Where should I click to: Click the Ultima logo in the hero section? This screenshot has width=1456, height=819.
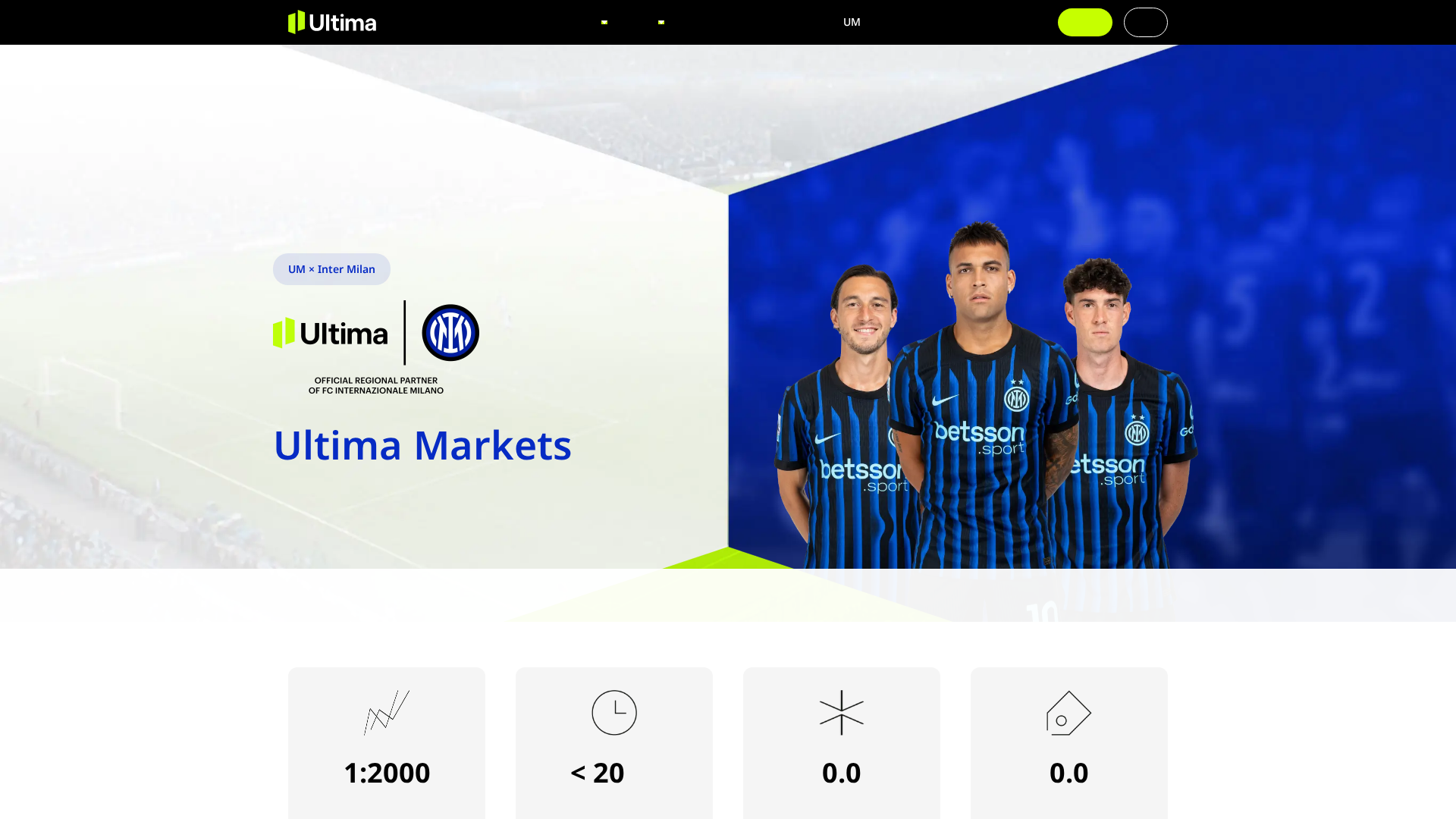coord(330,332)
